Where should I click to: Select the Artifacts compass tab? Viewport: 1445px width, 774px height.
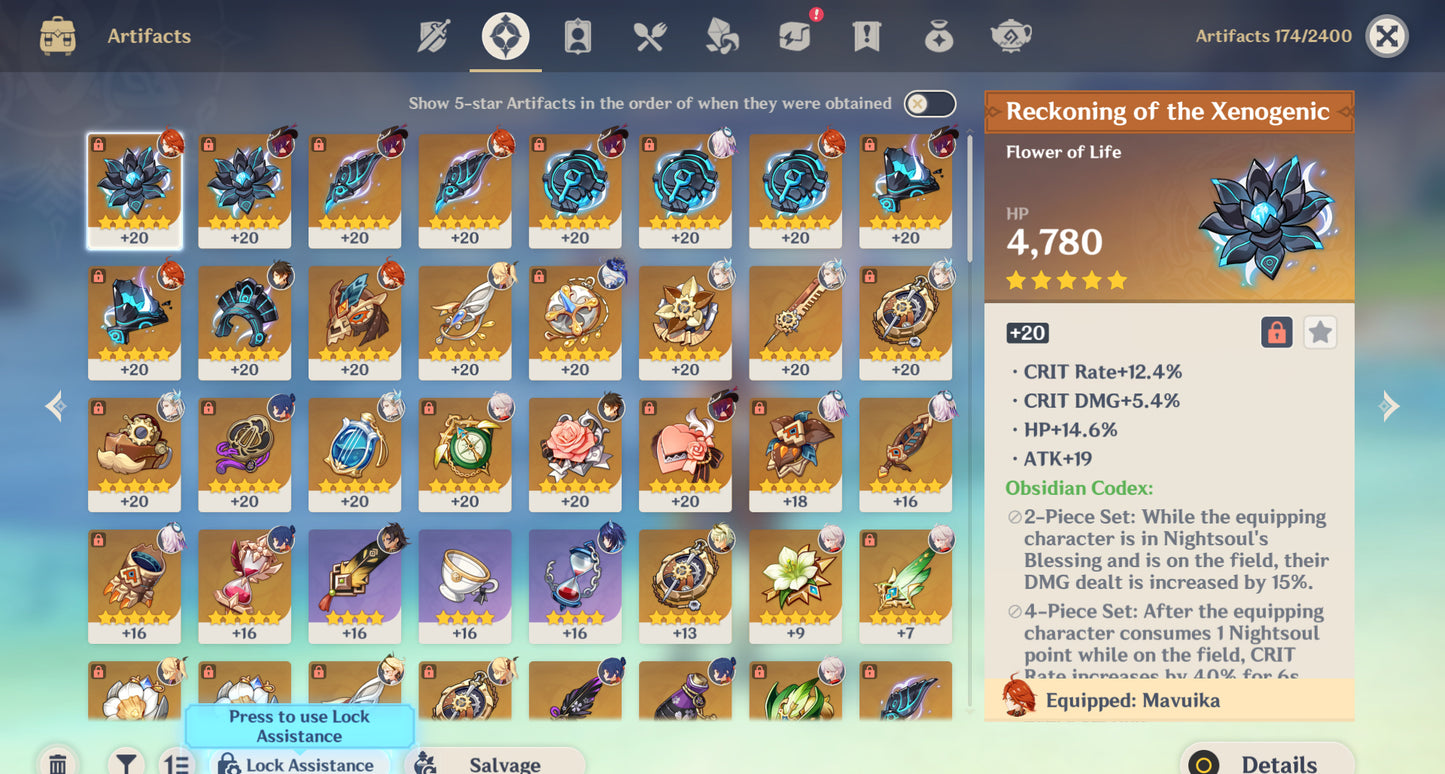[505, 36]
